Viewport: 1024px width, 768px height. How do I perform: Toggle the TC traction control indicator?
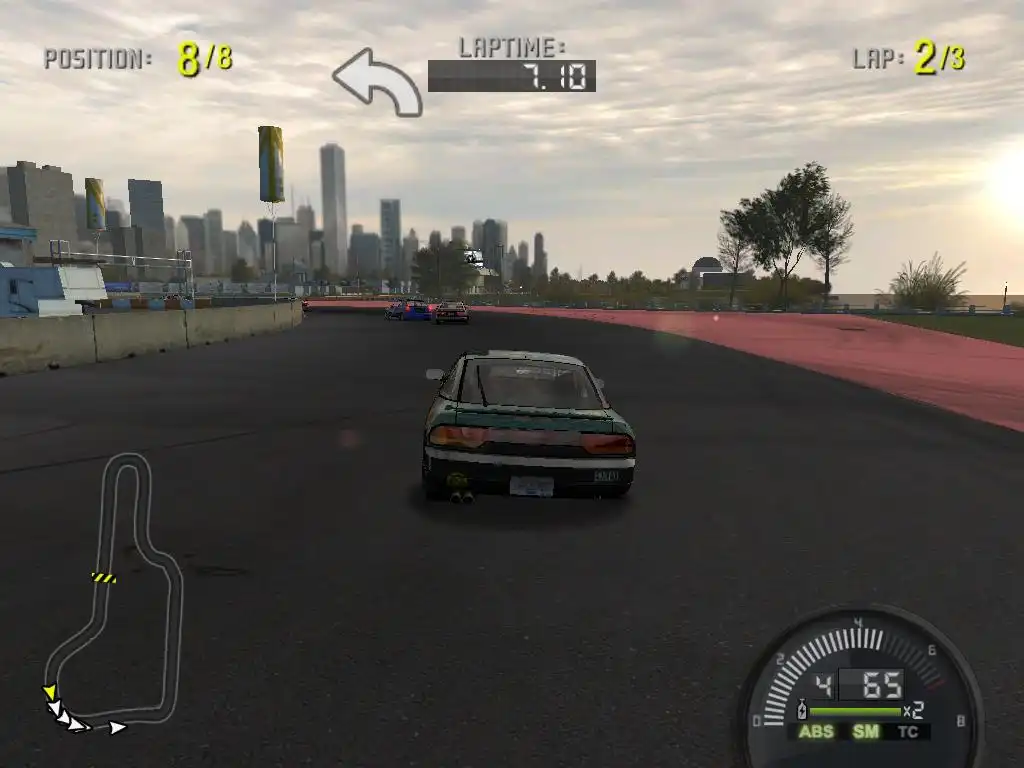coord(908,732)
